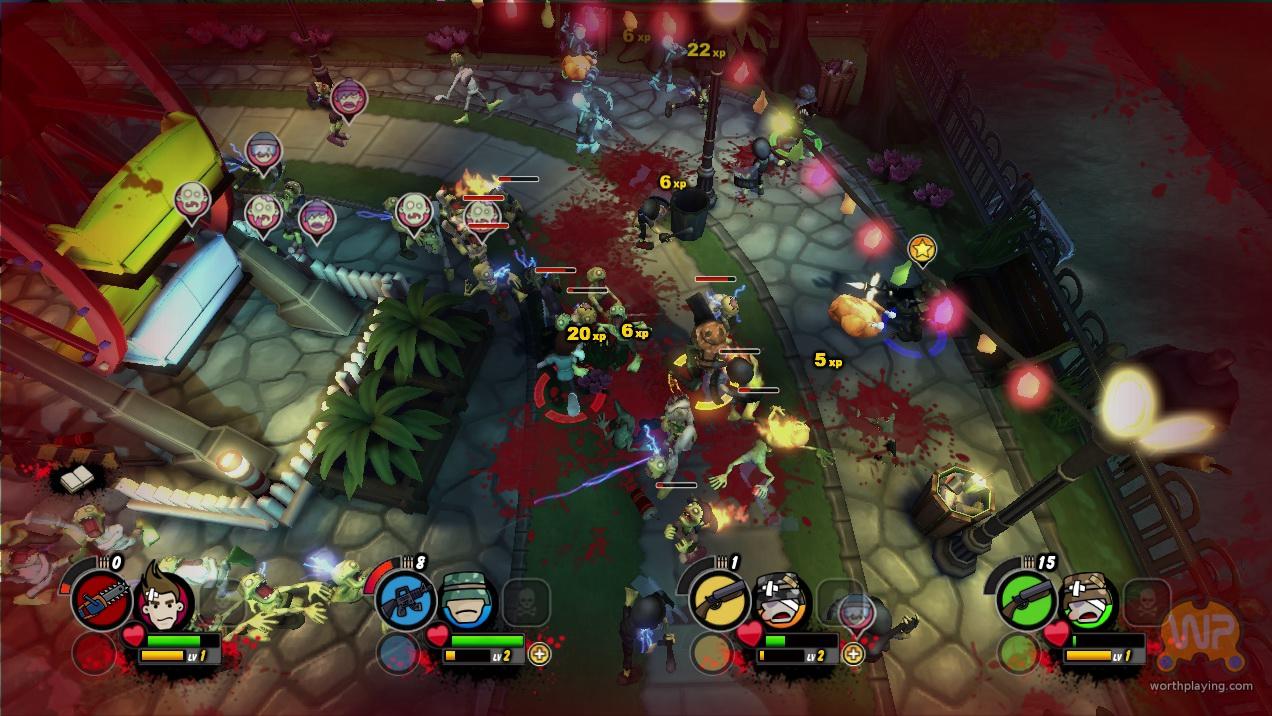Click the empty blue secondary slot under the rifle
Viewport: 1272px width, 716px height.
point(397,654)
